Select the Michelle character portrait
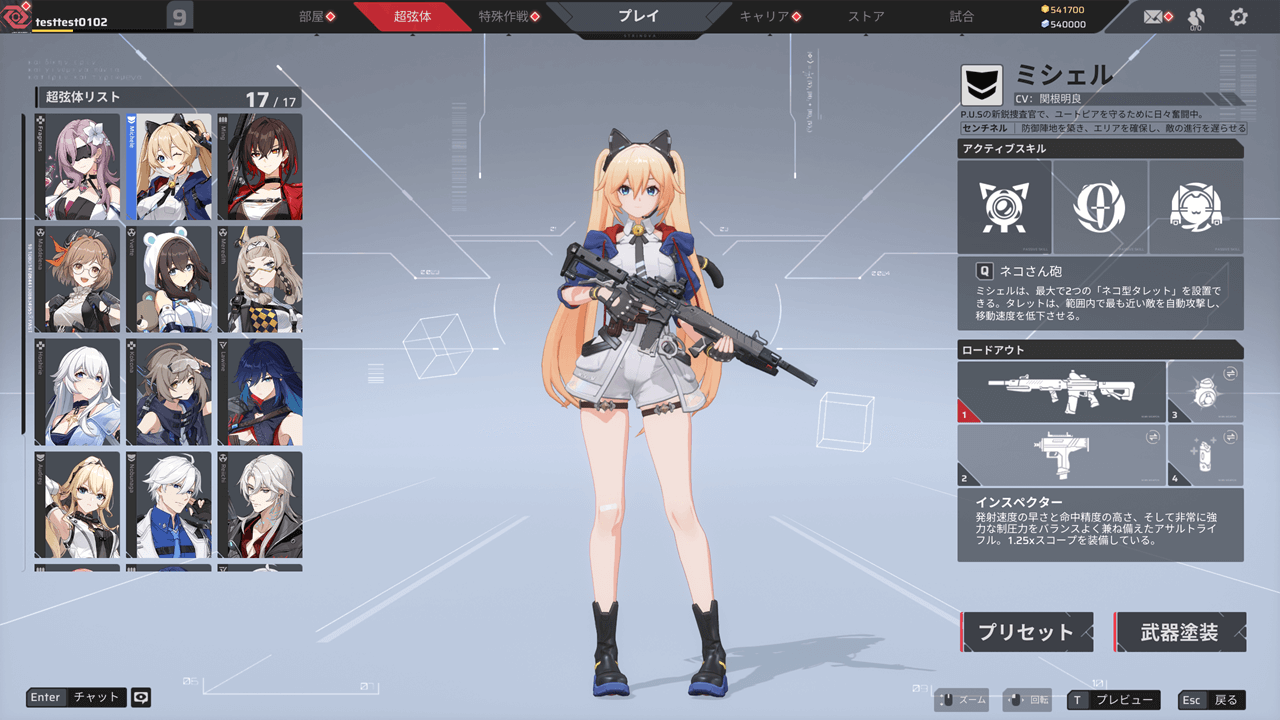Screen dimensions: 1280x720 point(170,166)
